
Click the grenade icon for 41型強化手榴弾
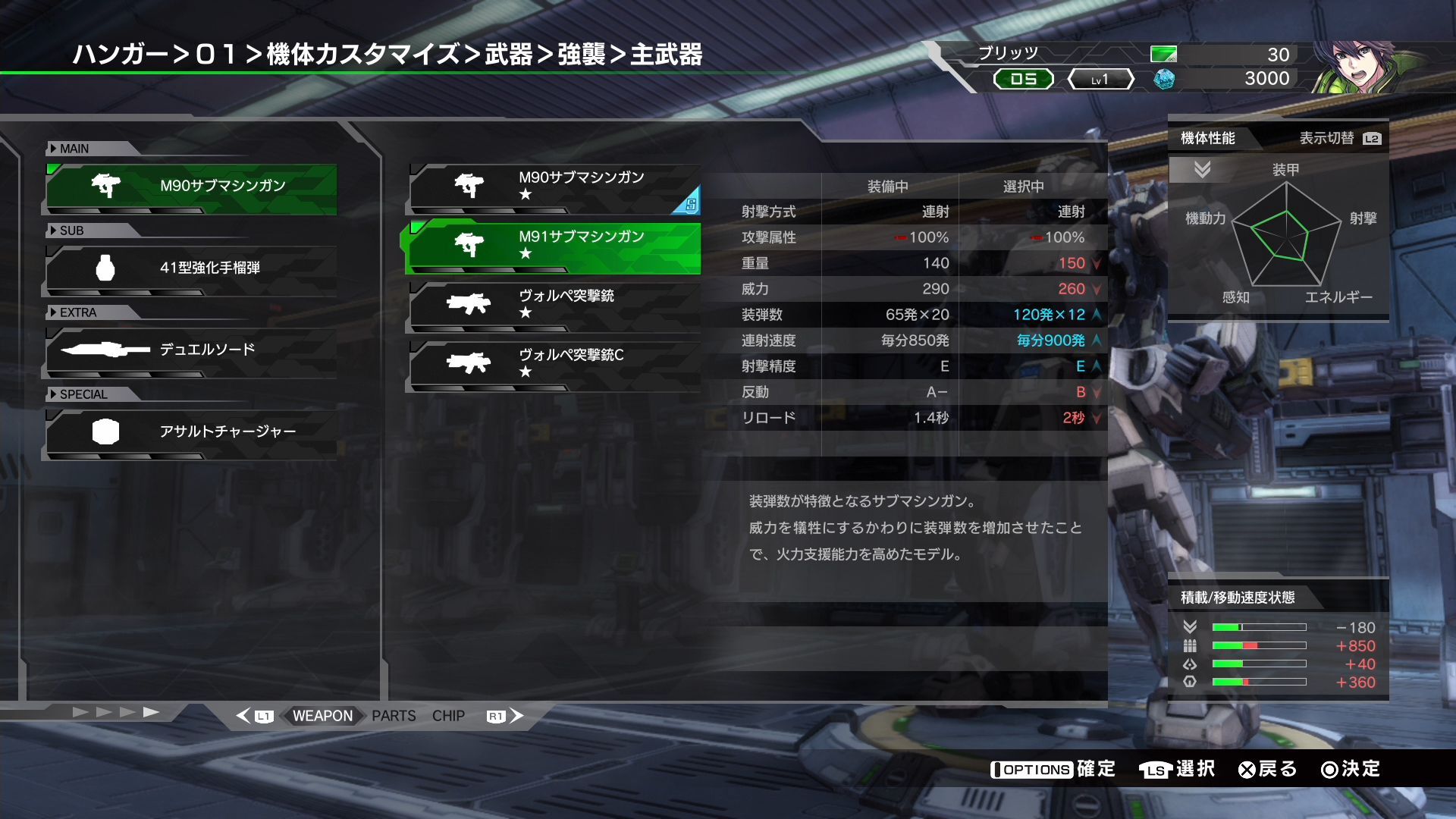(x=106, y=266)
